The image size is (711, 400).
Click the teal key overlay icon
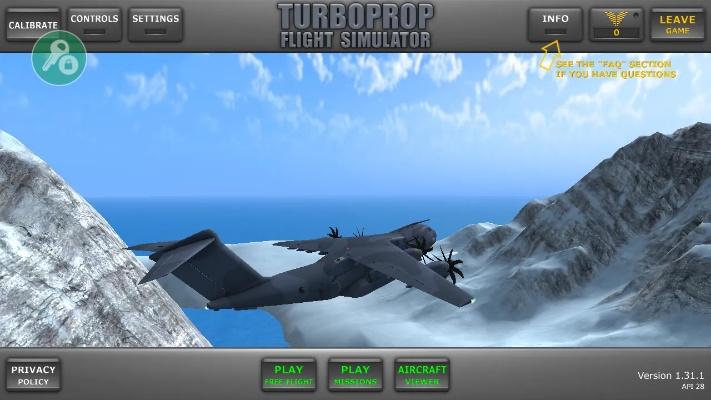point(59,58)
